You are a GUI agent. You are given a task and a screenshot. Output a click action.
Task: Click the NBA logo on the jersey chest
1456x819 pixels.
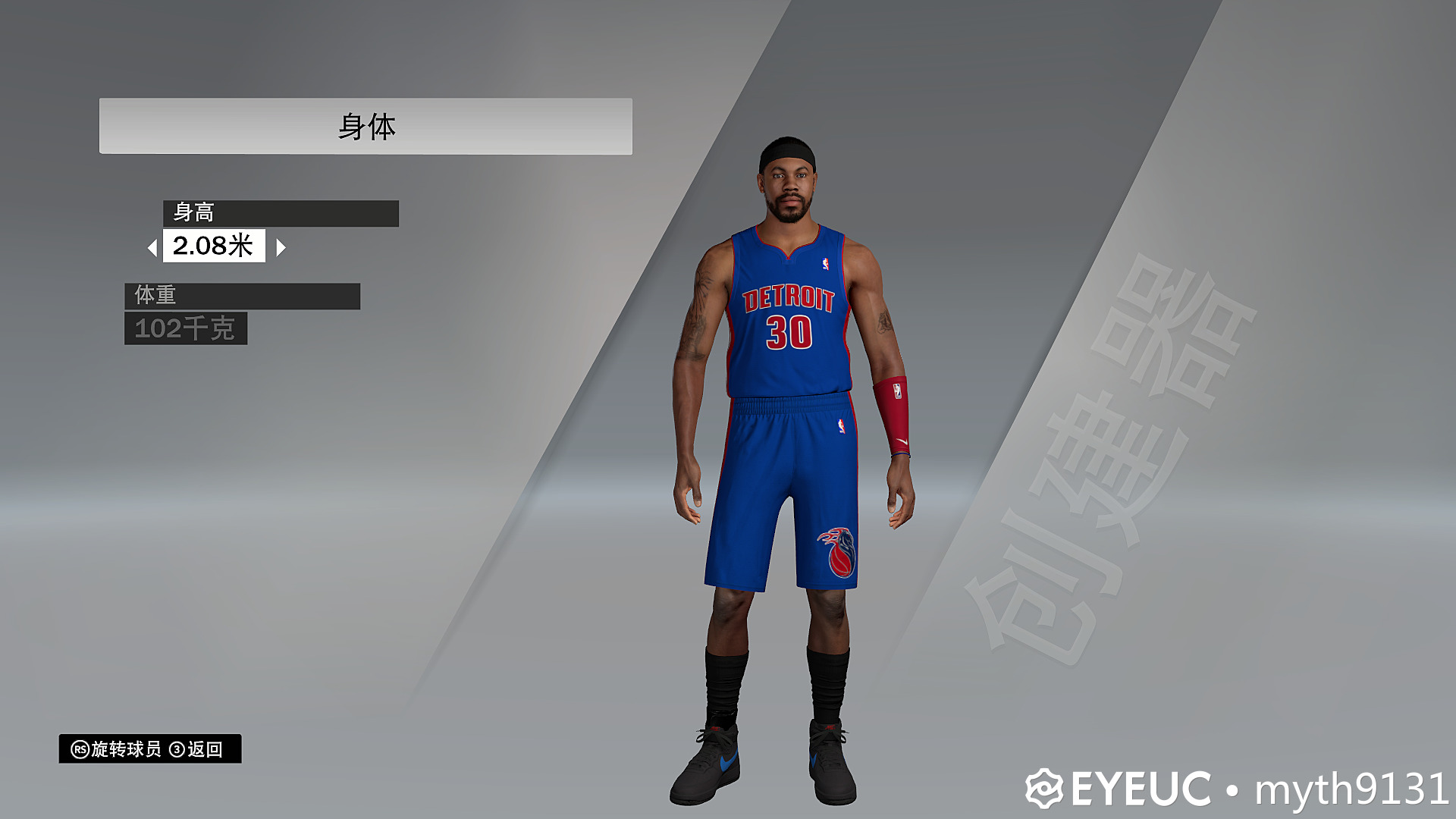click(826, 263)
